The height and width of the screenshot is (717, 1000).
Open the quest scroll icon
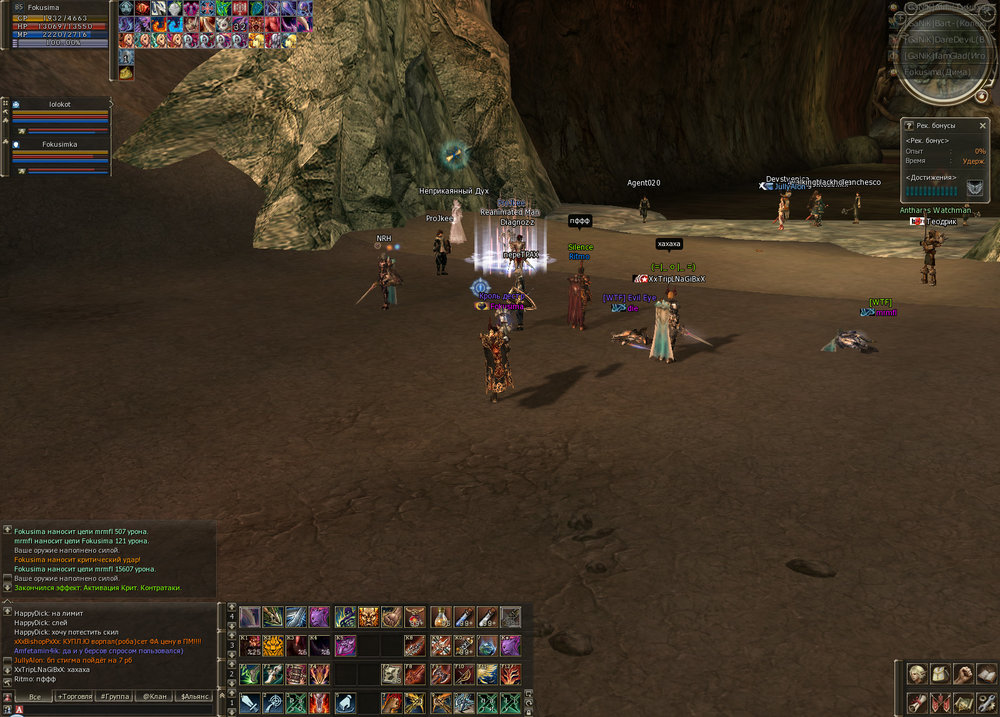pos(917,700)
